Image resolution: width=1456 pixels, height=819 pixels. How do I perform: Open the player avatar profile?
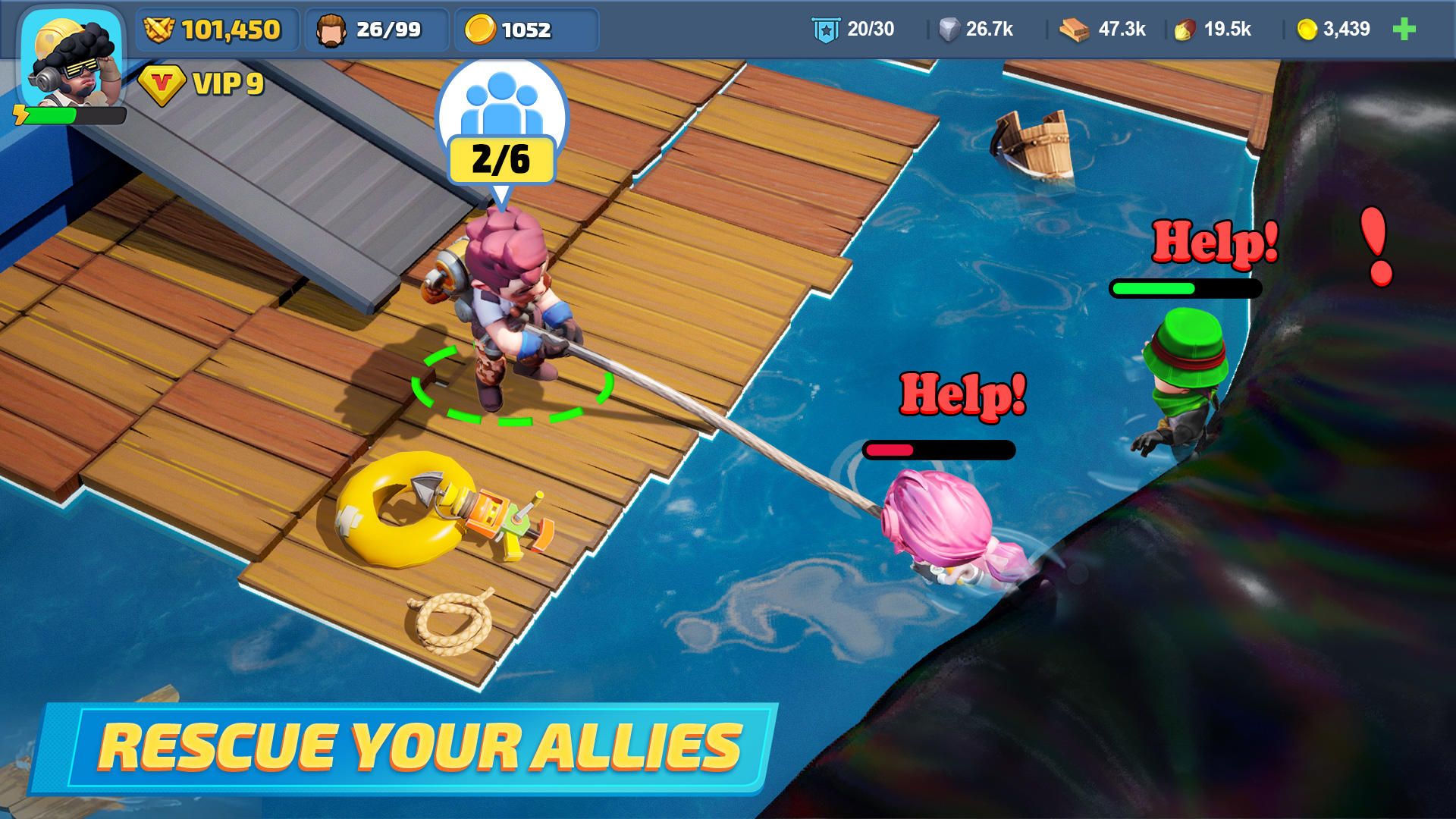[x=72, y=57]
